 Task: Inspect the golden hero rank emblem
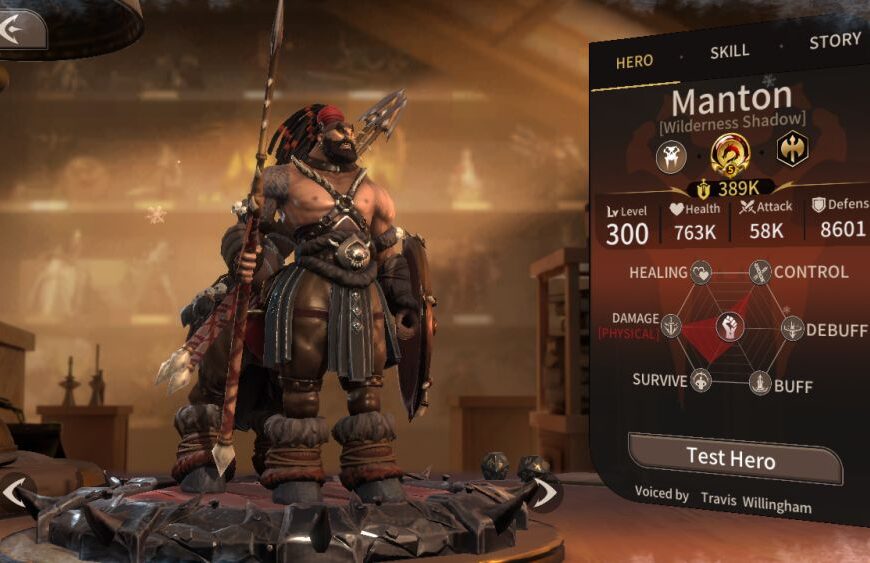tap(730, 154)
